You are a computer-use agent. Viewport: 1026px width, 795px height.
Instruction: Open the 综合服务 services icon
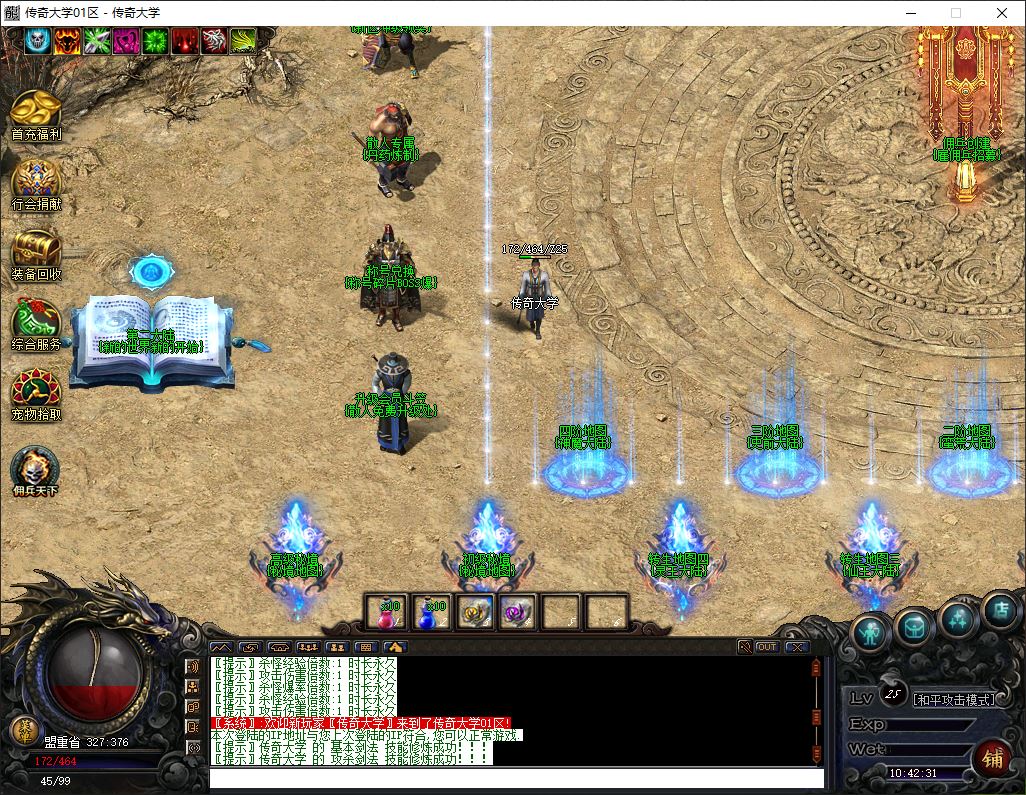[36, 321]
